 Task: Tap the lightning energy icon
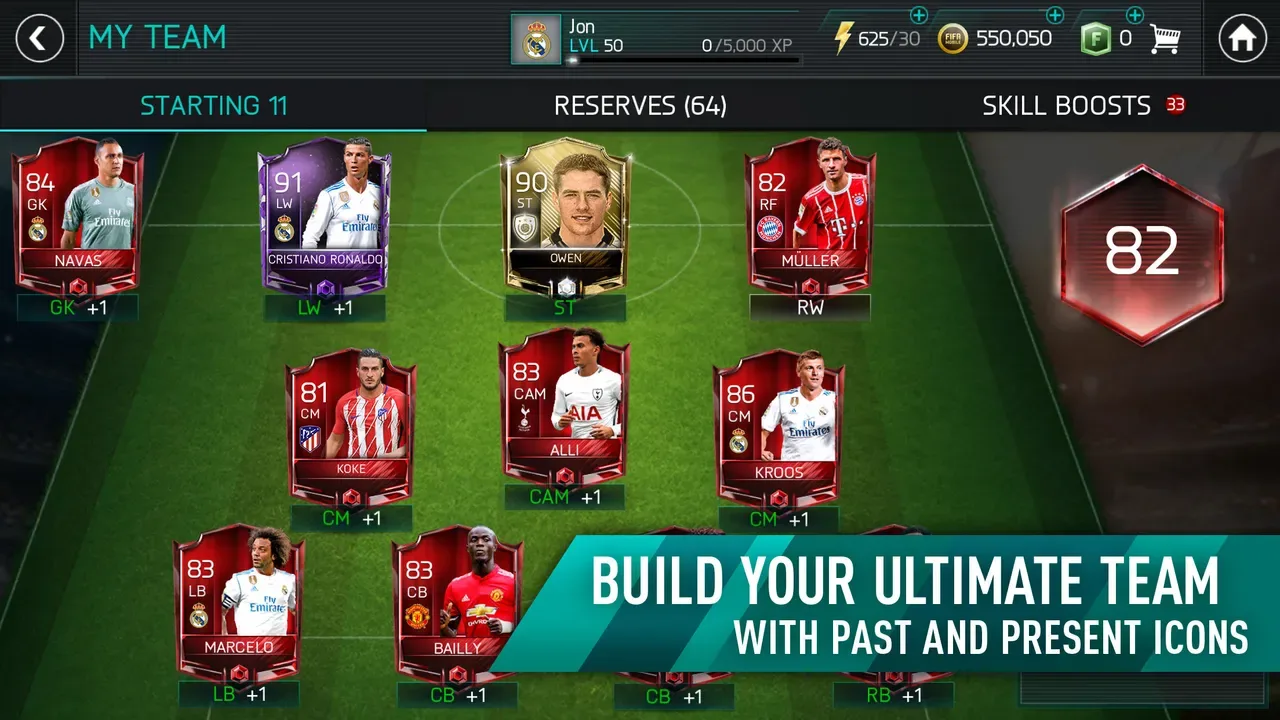coord(843,38)
